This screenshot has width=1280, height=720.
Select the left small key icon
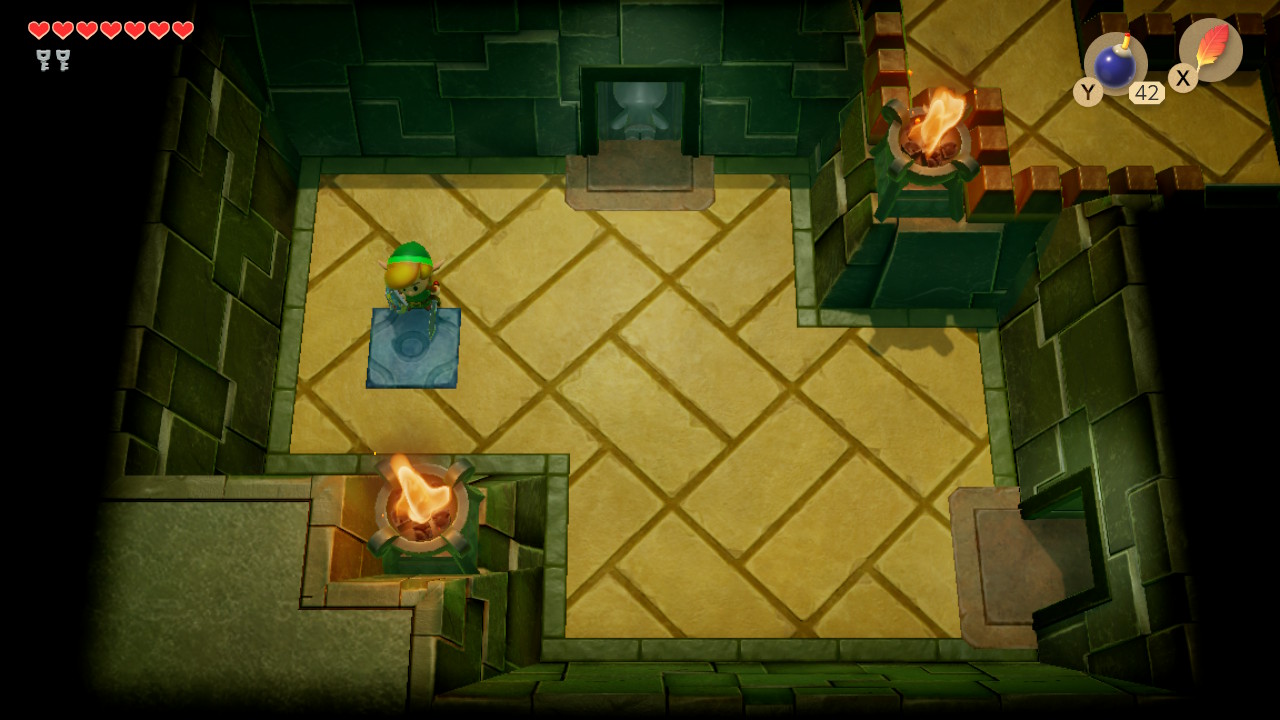[42, 60]
